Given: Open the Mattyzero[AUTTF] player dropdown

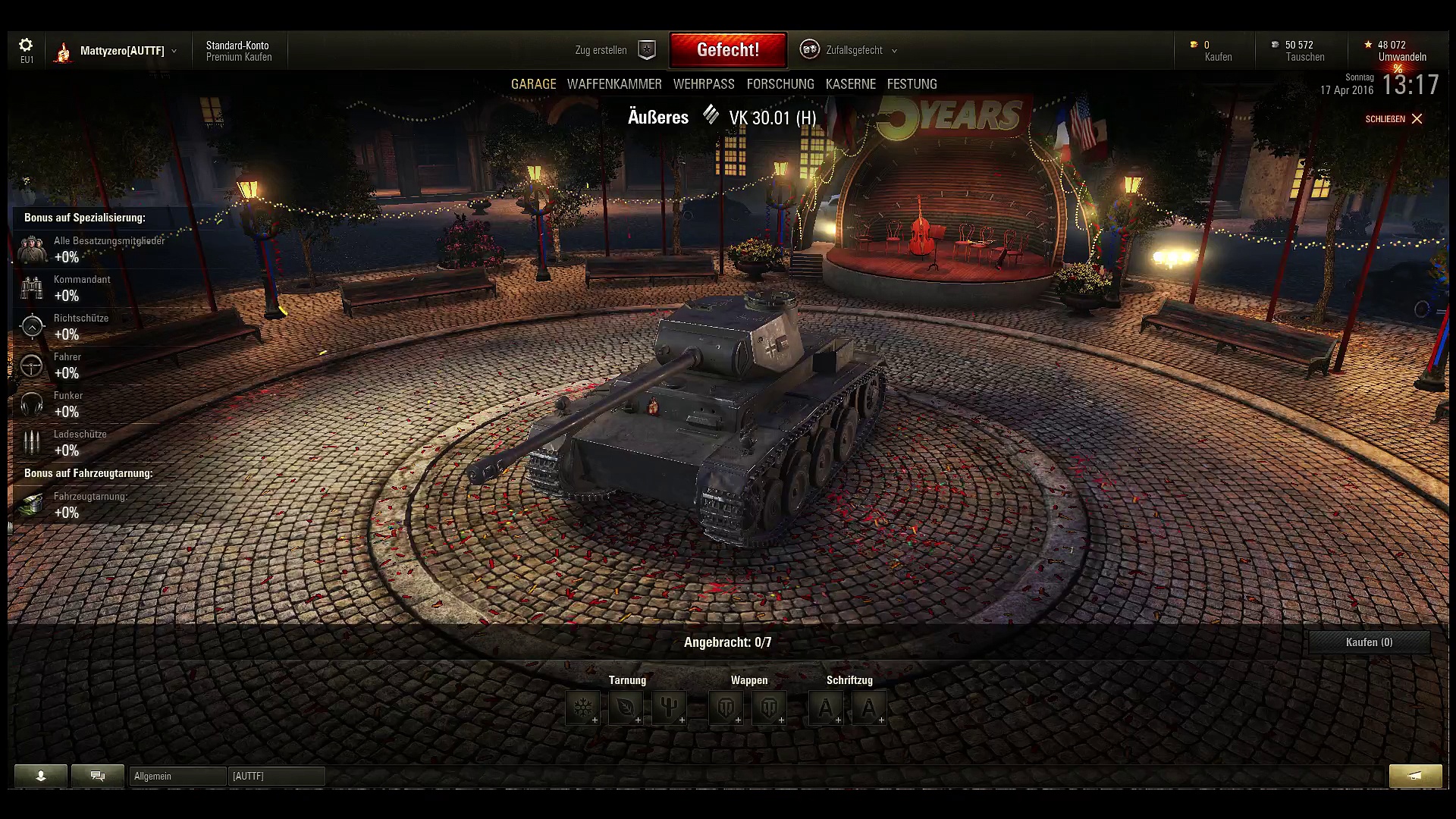Looking at the screenshot, I should 121,51.
